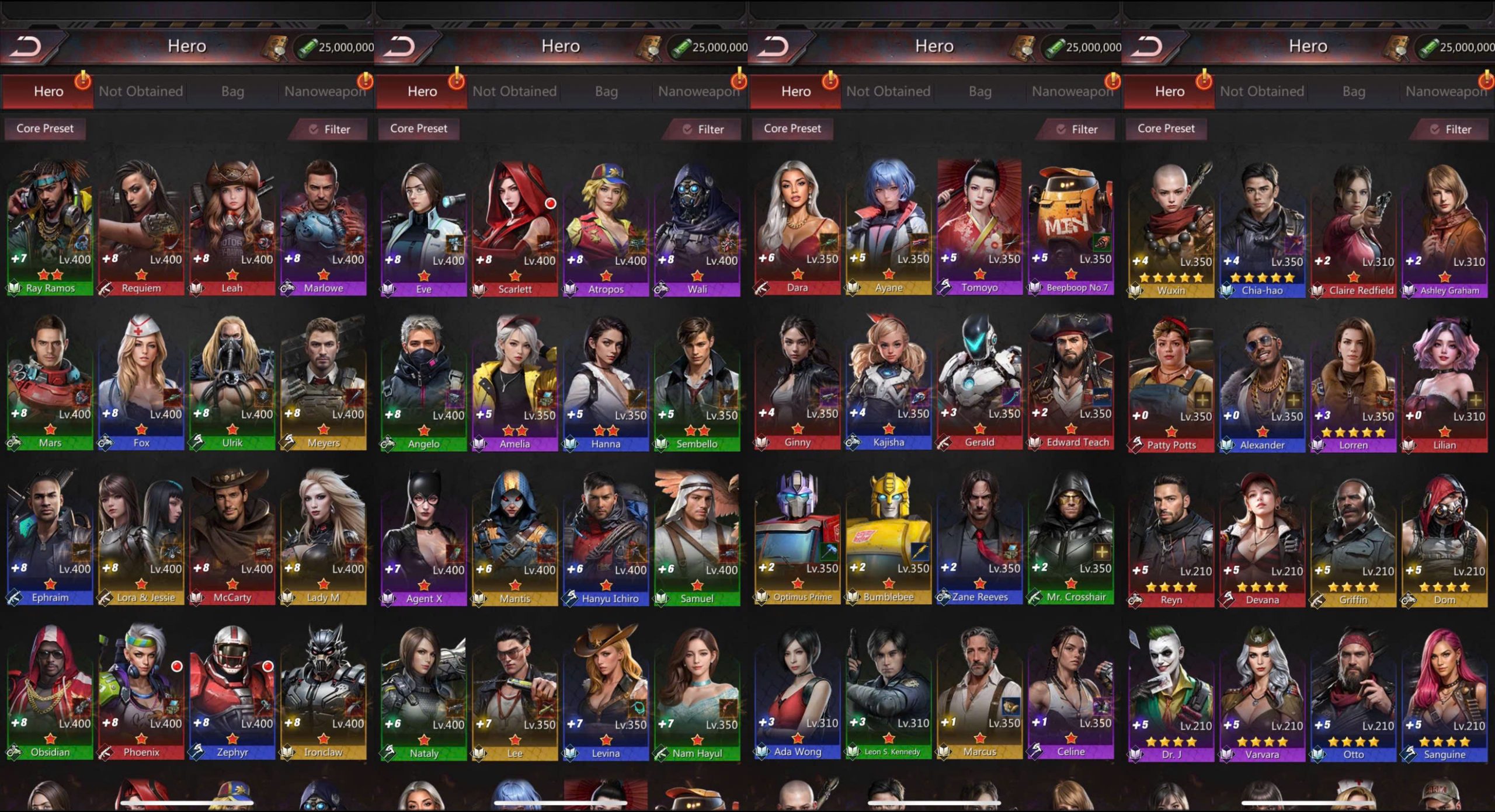Open Requiem's hero card

[x=141, y=228]
